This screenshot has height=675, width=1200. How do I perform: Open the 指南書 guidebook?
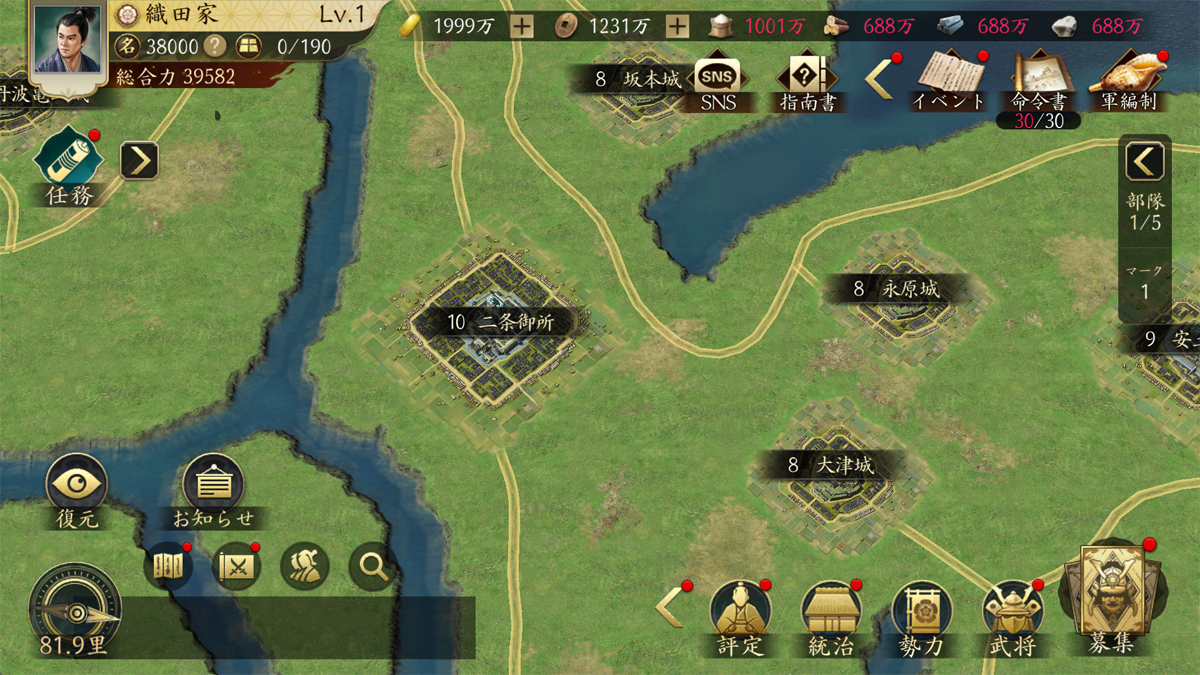(808, 77)
